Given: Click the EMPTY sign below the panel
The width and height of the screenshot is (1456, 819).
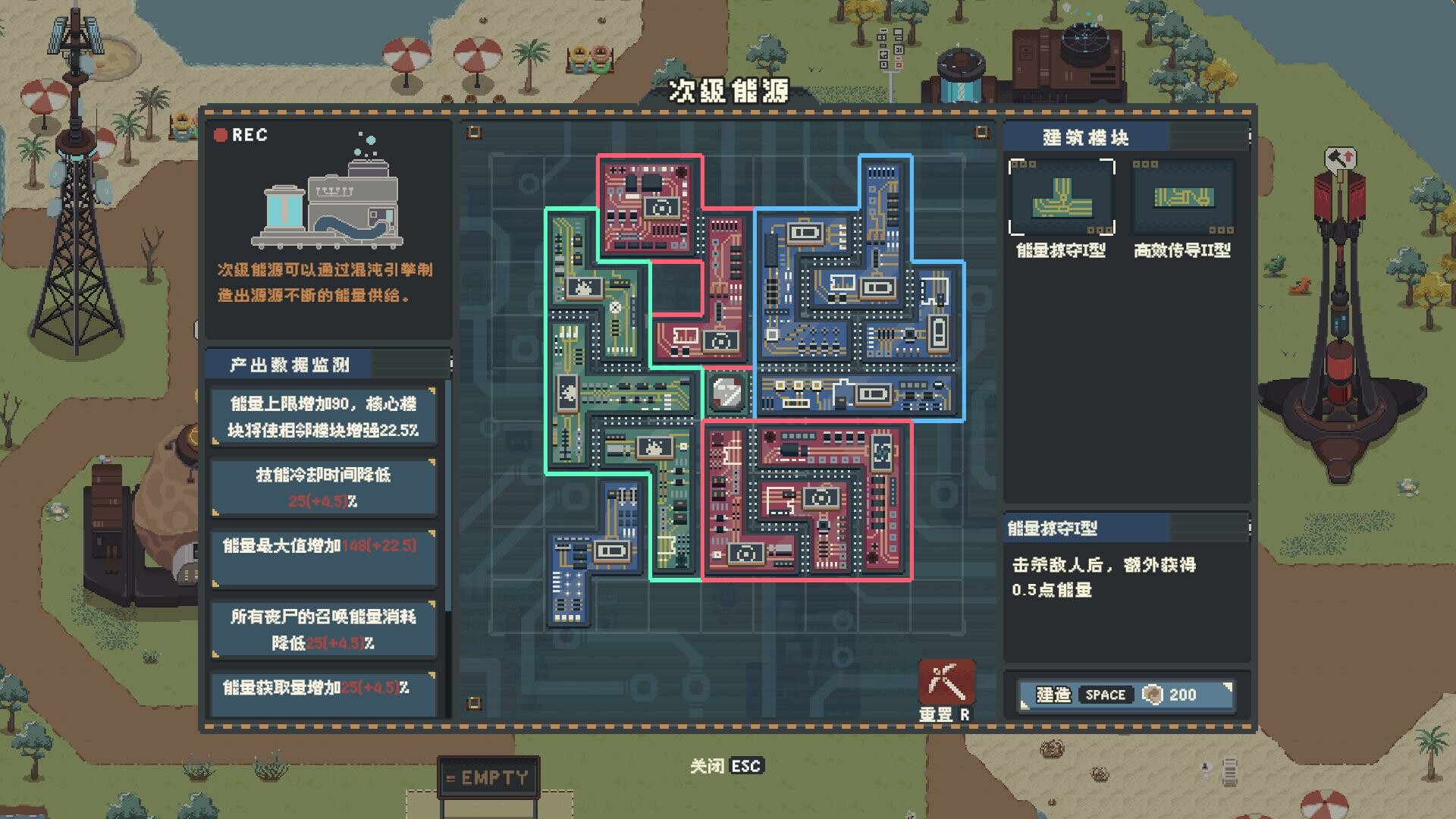Looking at the screenshot, I should click(x=489, y=775).
